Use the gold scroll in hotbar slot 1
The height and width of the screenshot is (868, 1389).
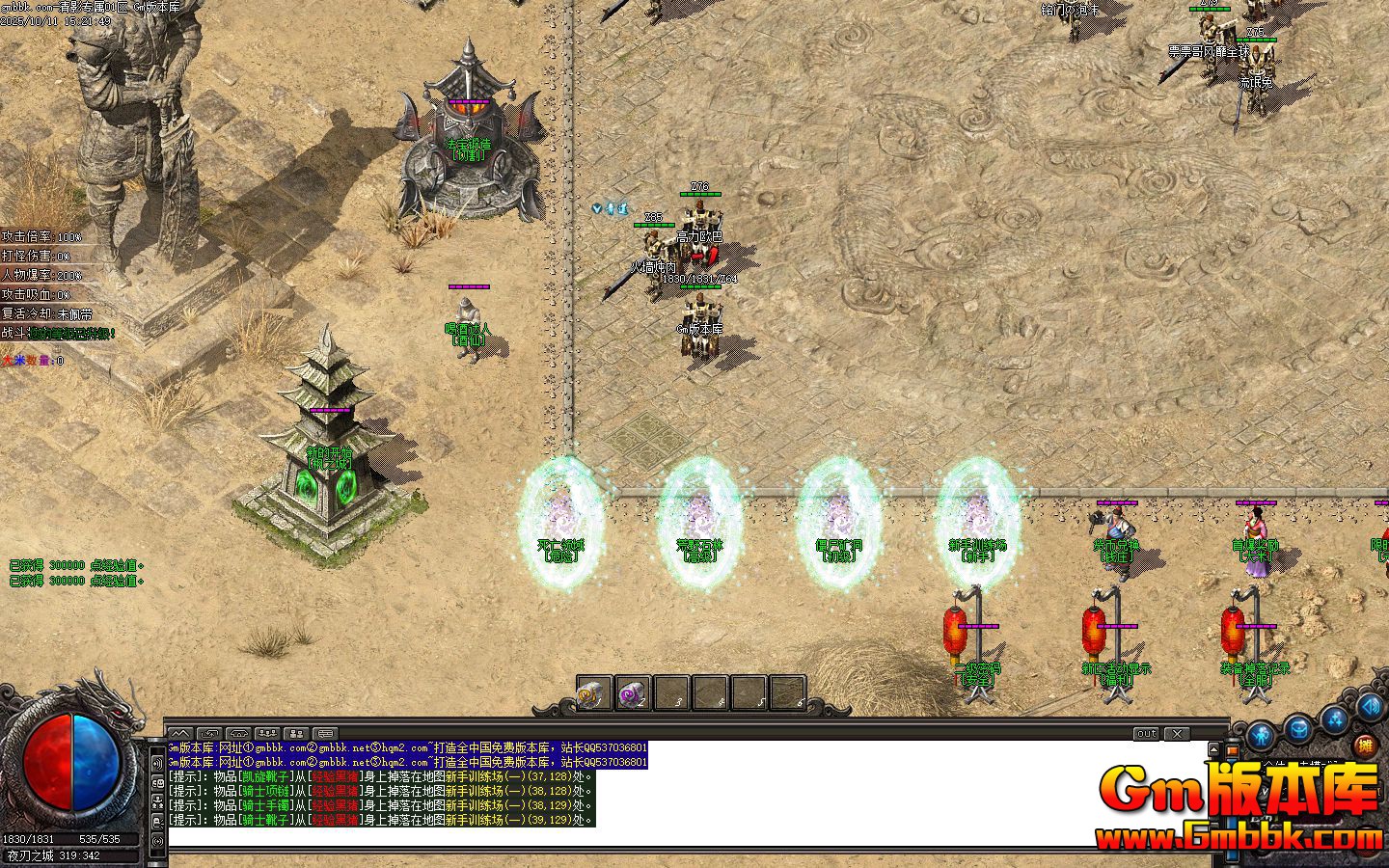594,692
